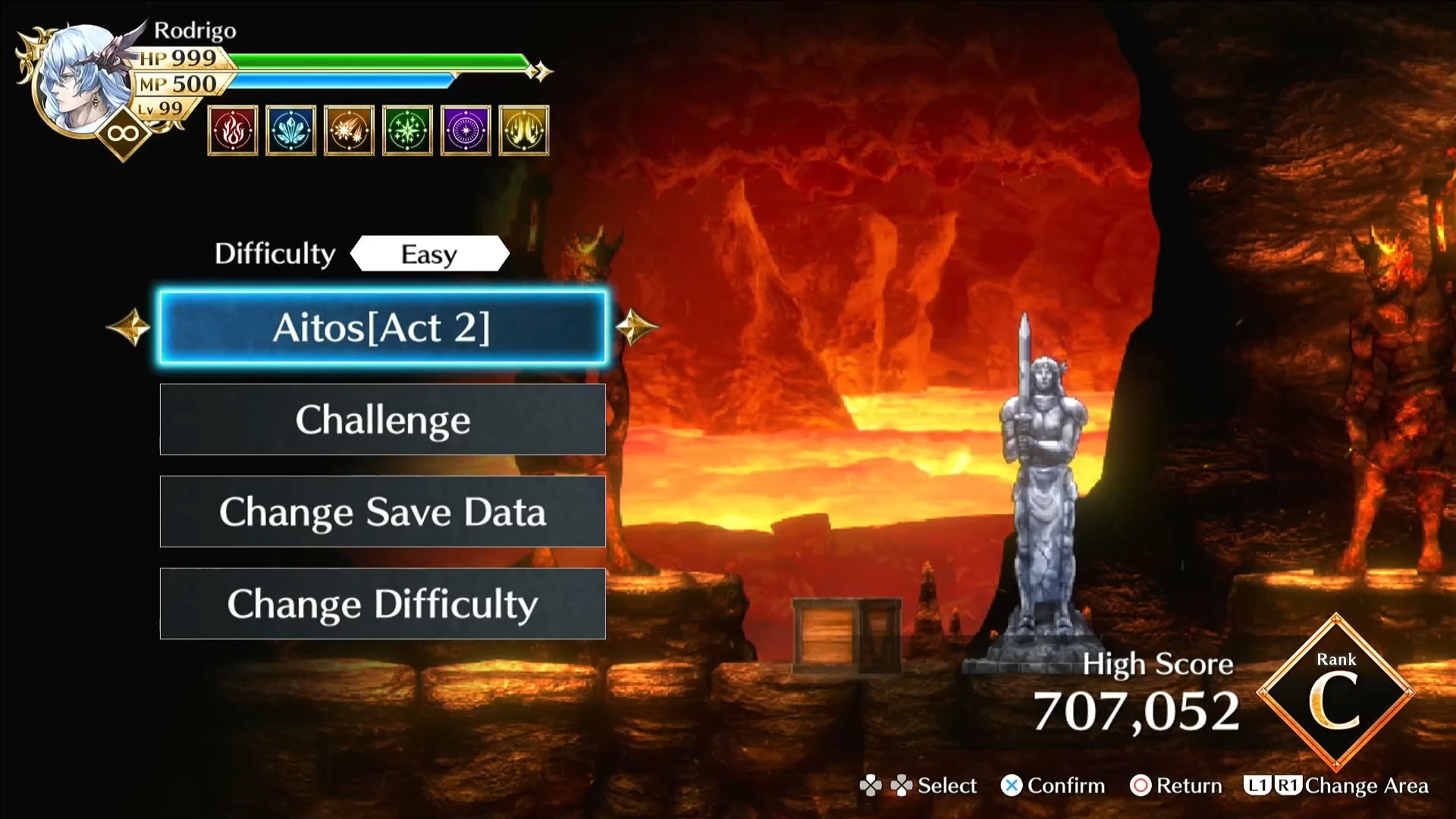Select the green starburst skill icon
This screenshot has width=1456, height=819.
click(407, 131)
